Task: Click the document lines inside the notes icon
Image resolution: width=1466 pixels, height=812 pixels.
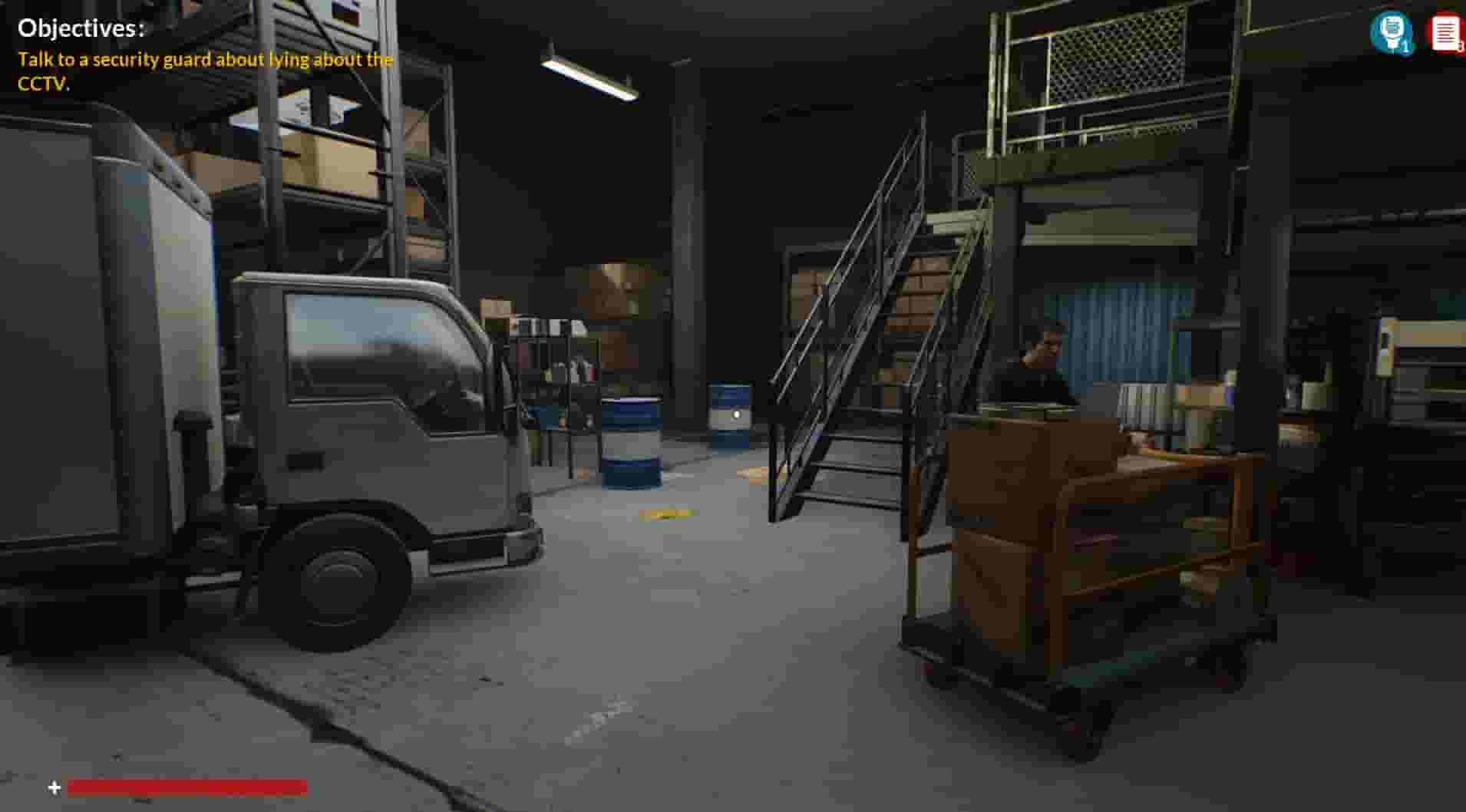Action: point(1445,32)
